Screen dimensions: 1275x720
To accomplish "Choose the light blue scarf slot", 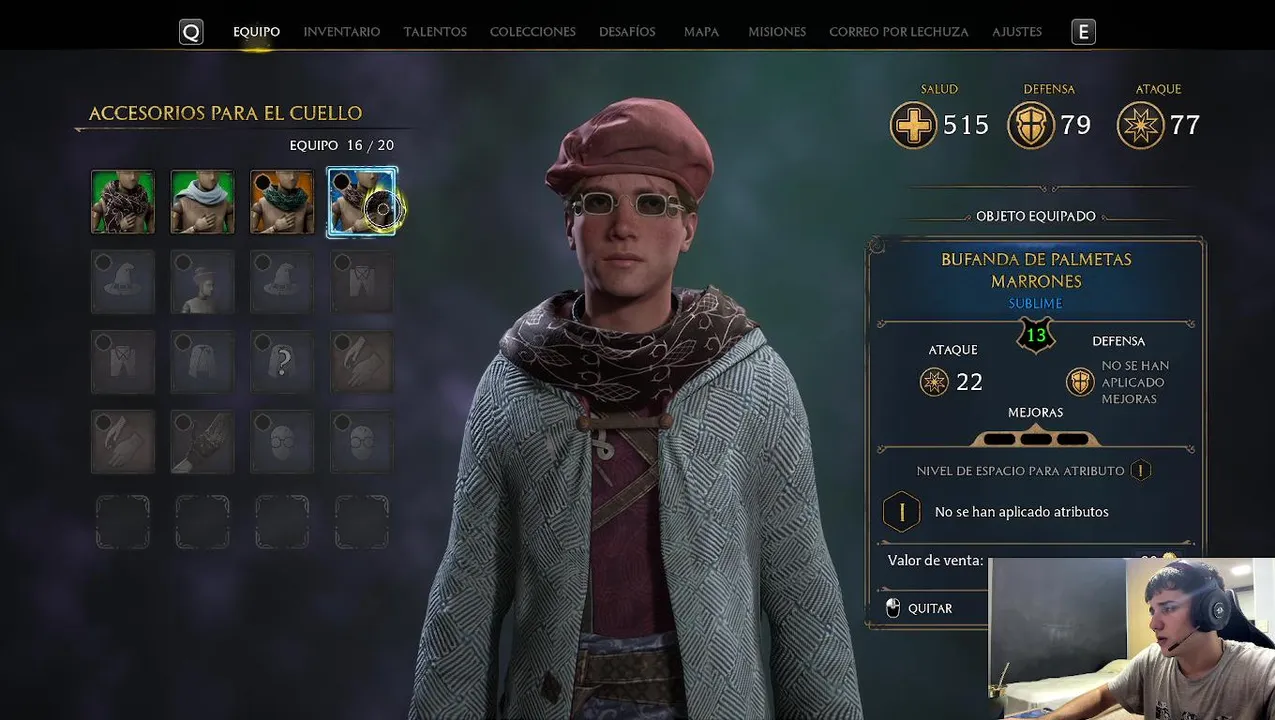I will click(202, 202).
